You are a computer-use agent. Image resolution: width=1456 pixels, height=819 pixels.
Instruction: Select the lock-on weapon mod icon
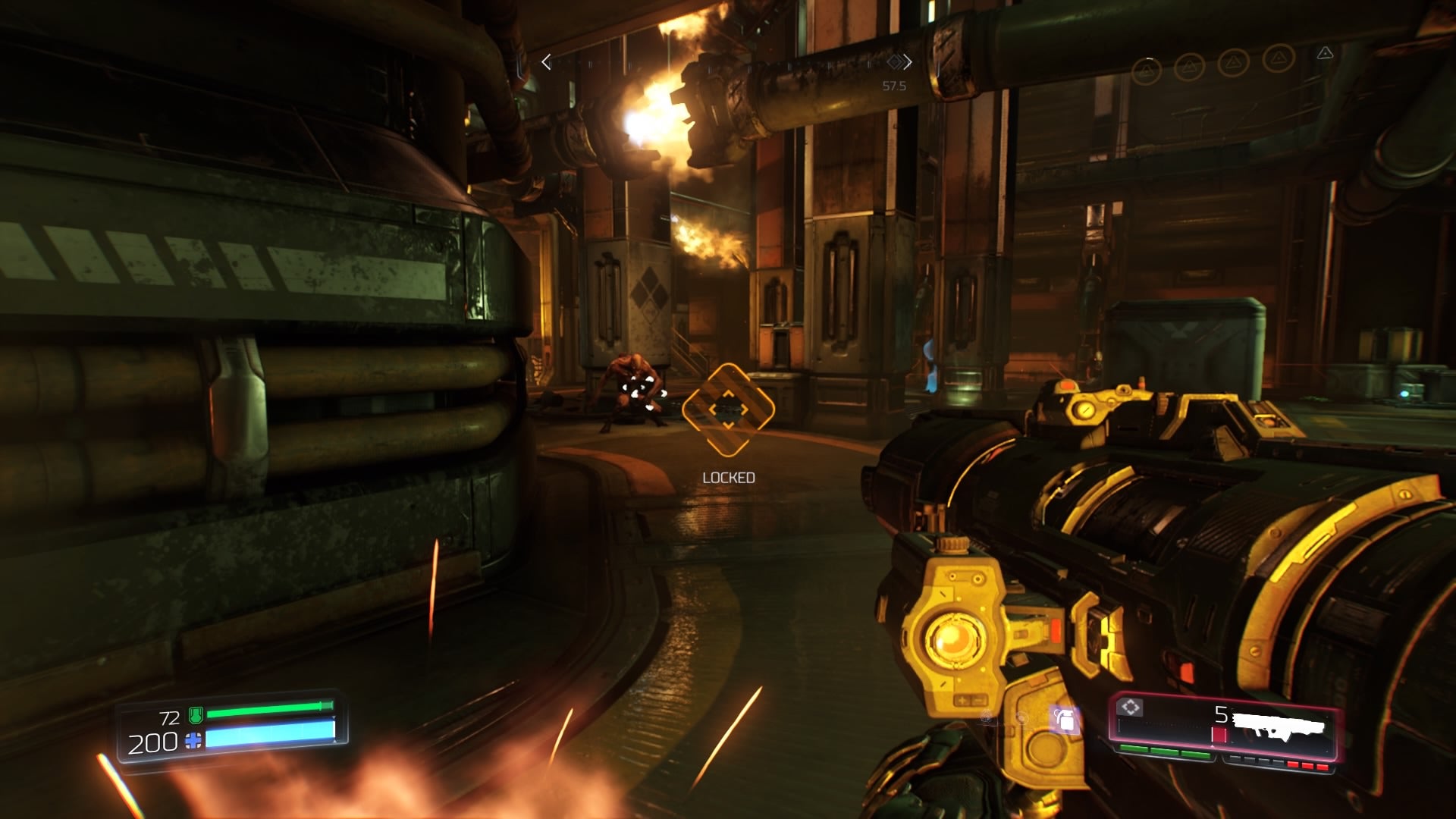click(x=1131, y=708)
